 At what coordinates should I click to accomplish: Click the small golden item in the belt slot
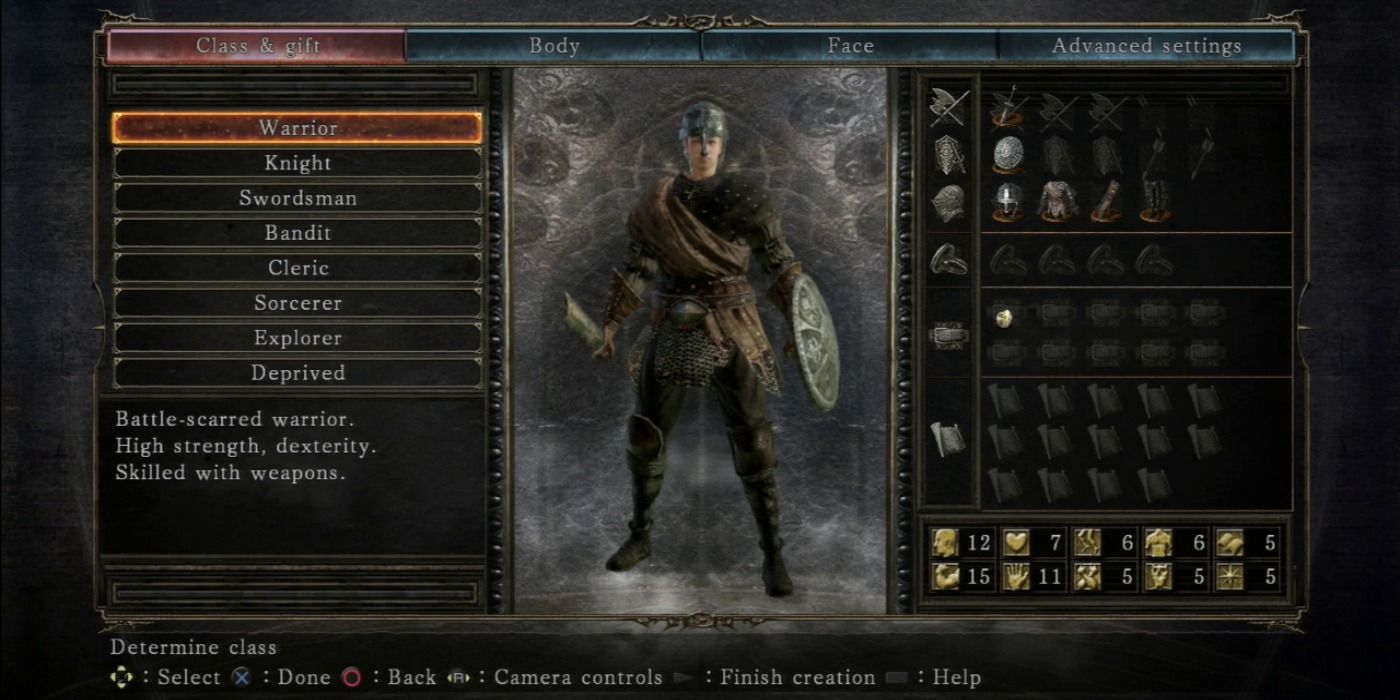pos(1004,316)
